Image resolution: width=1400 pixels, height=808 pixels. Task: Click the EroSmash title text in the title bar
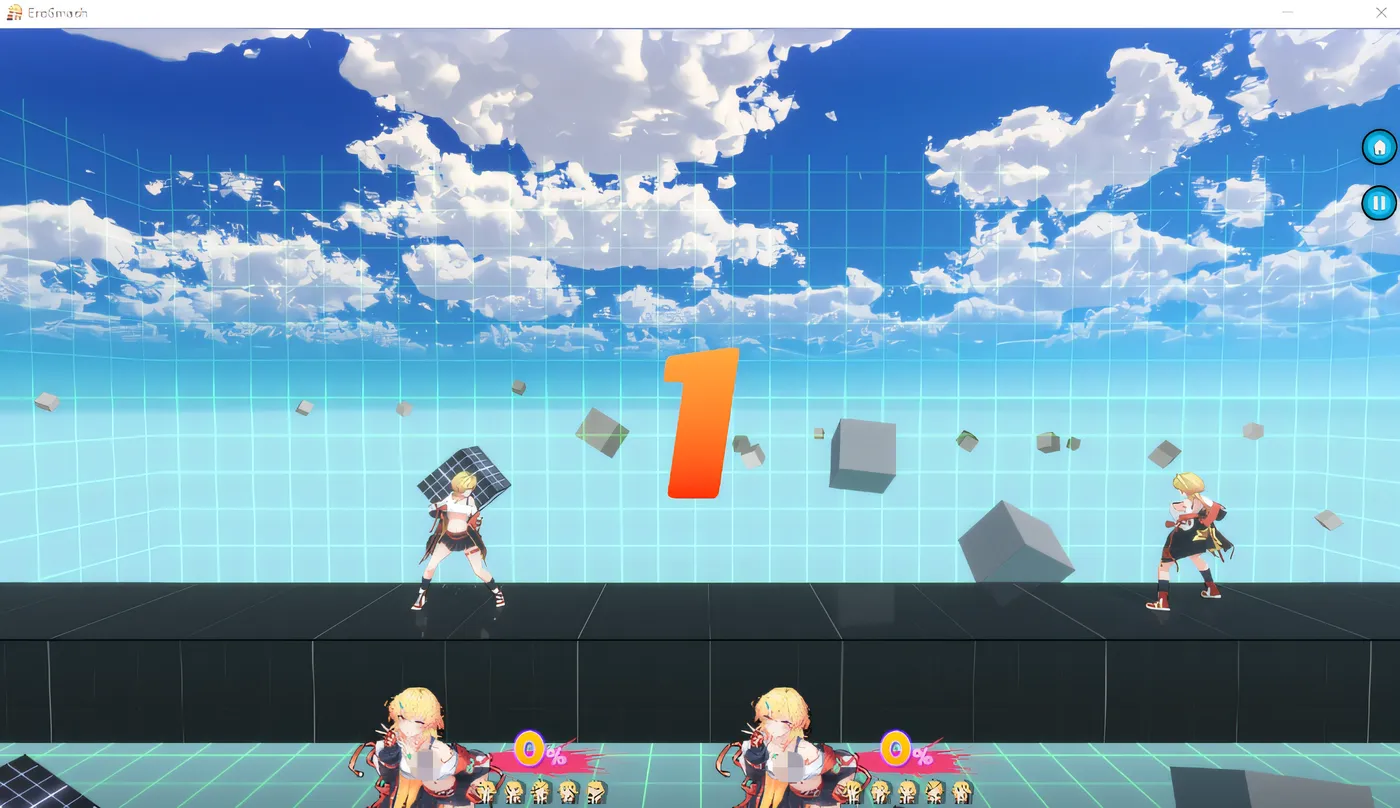click(x=58, y=12)
